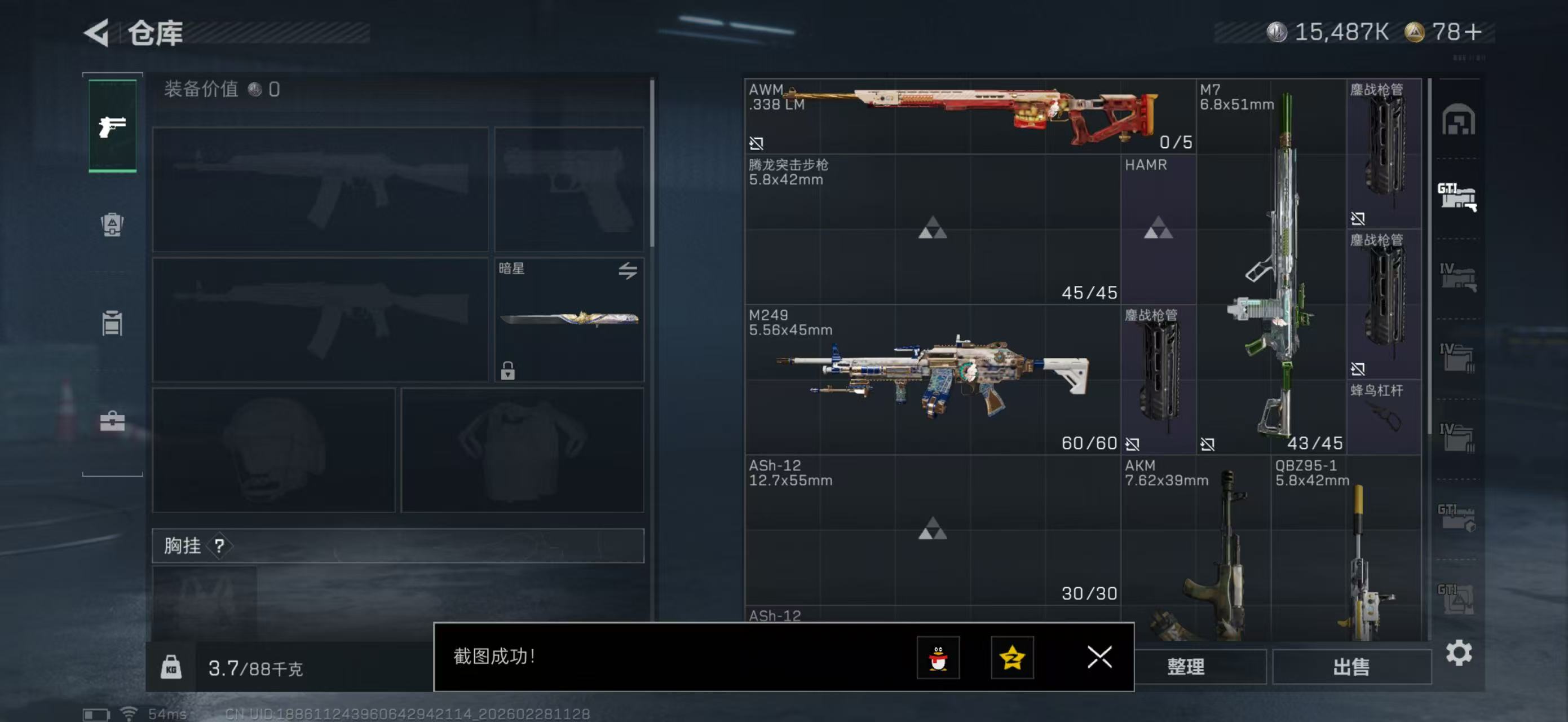Open the backpack equipment category icon
The width and height of the screenshot is (1568, 722).
click(112, 225)
